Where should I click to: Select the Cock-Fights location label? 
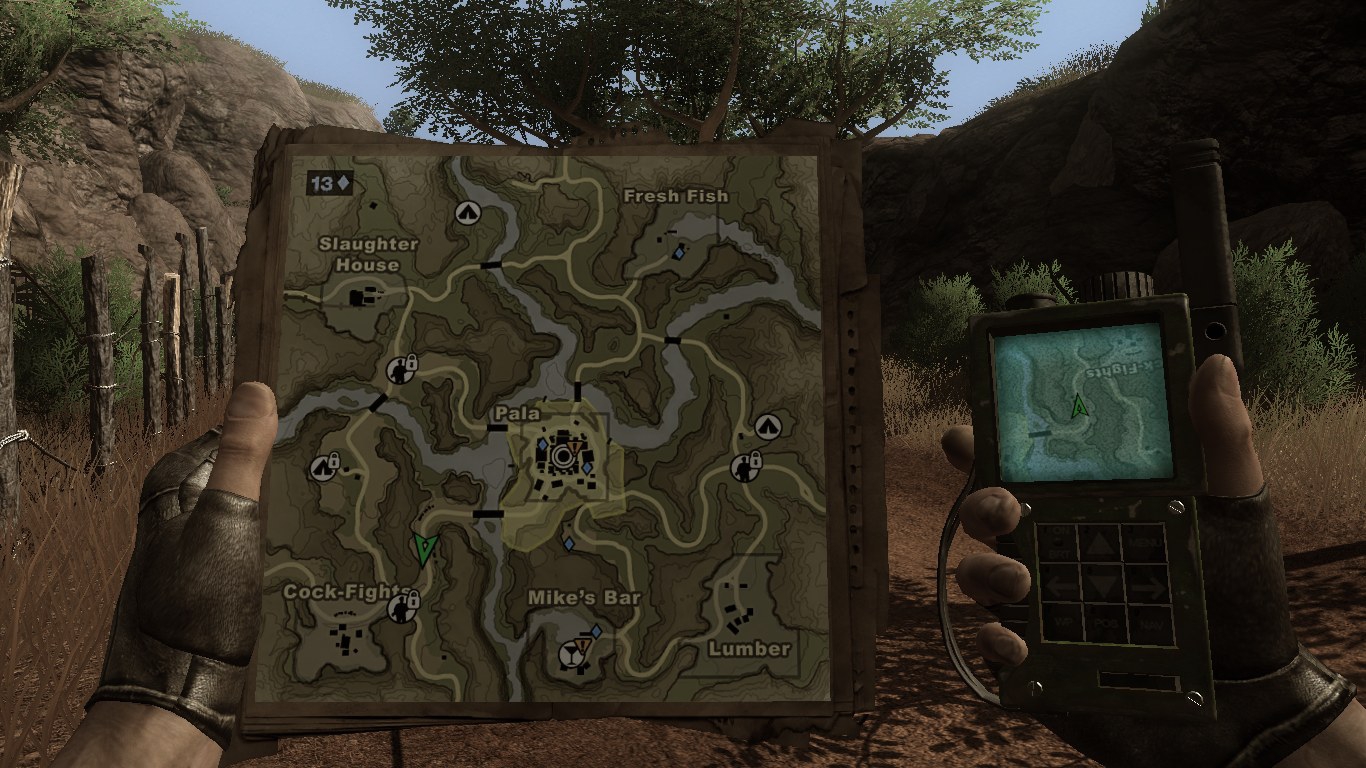342,592
